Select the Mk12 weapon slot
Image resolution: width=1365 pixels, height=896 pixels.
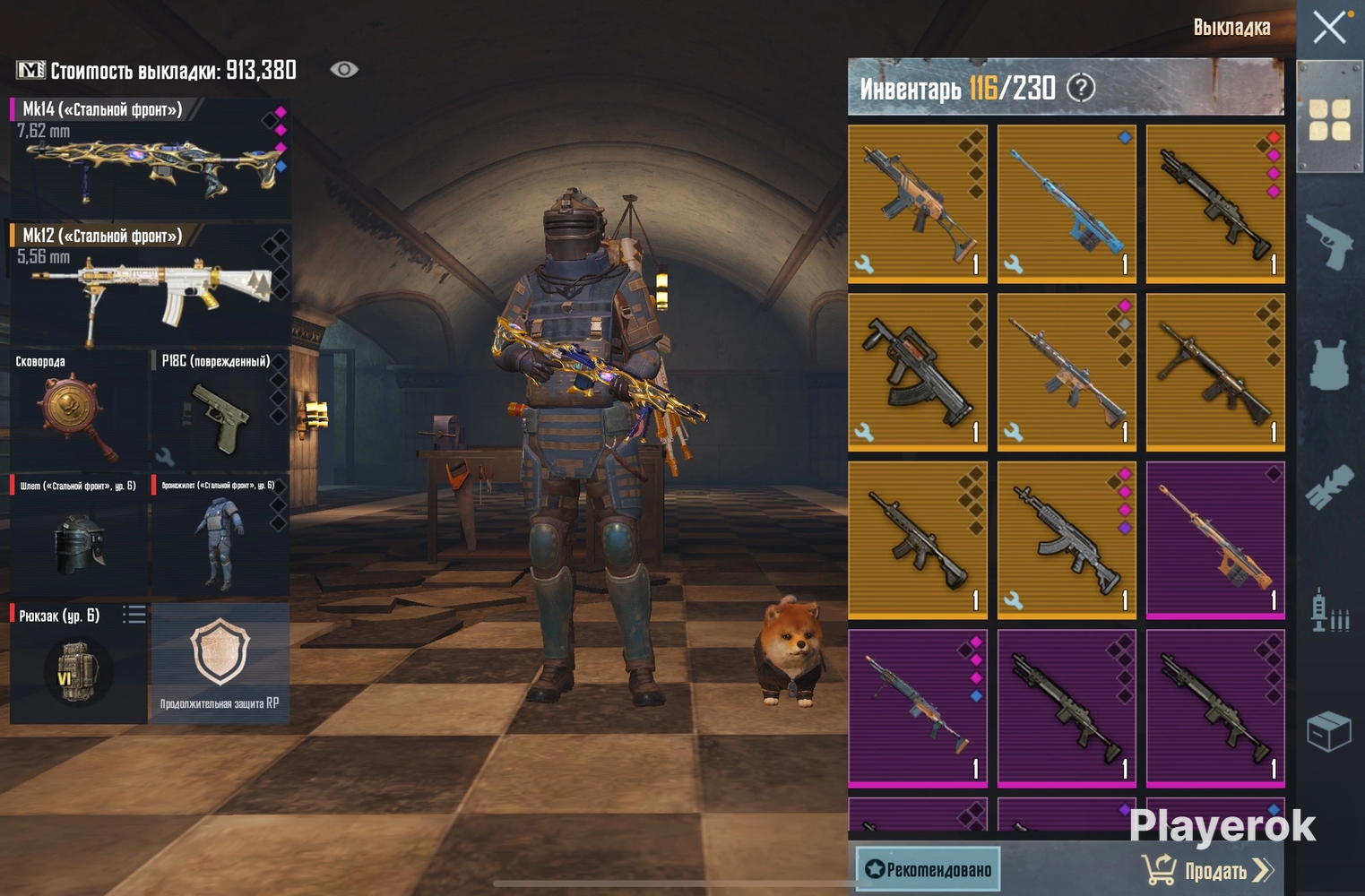click(x=150, y=285)
